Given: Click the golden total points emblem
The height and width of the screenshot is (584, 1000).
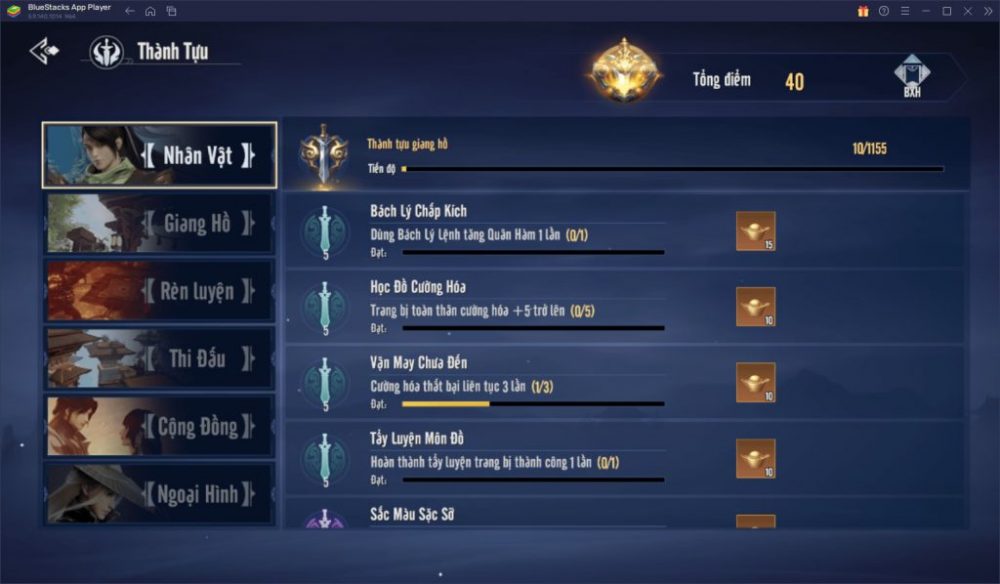Looking at the screenshot, I should click(622, 70).
